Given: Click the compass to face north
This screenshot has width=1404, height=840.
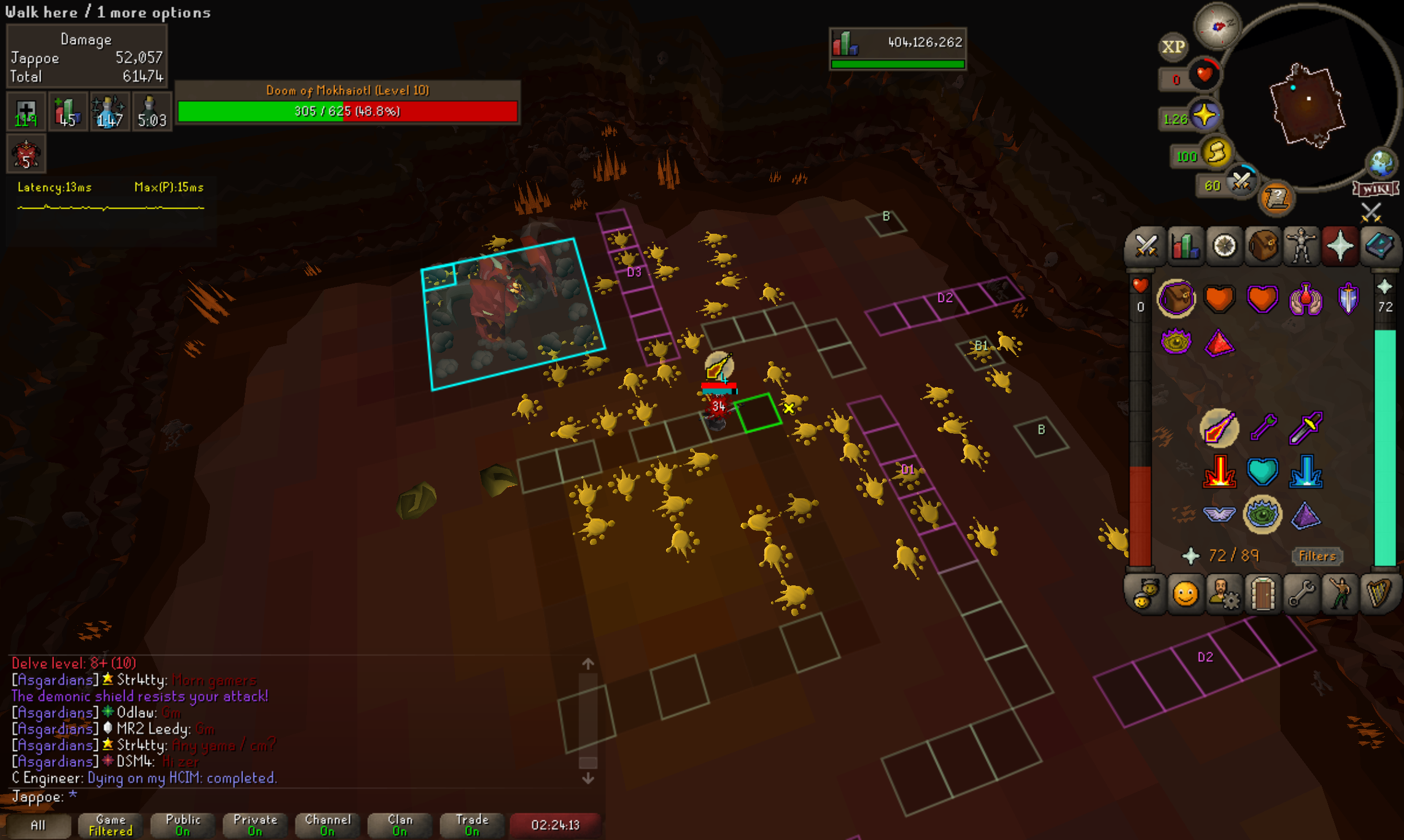Looking at the screenshot, I should coord(1217,26).
